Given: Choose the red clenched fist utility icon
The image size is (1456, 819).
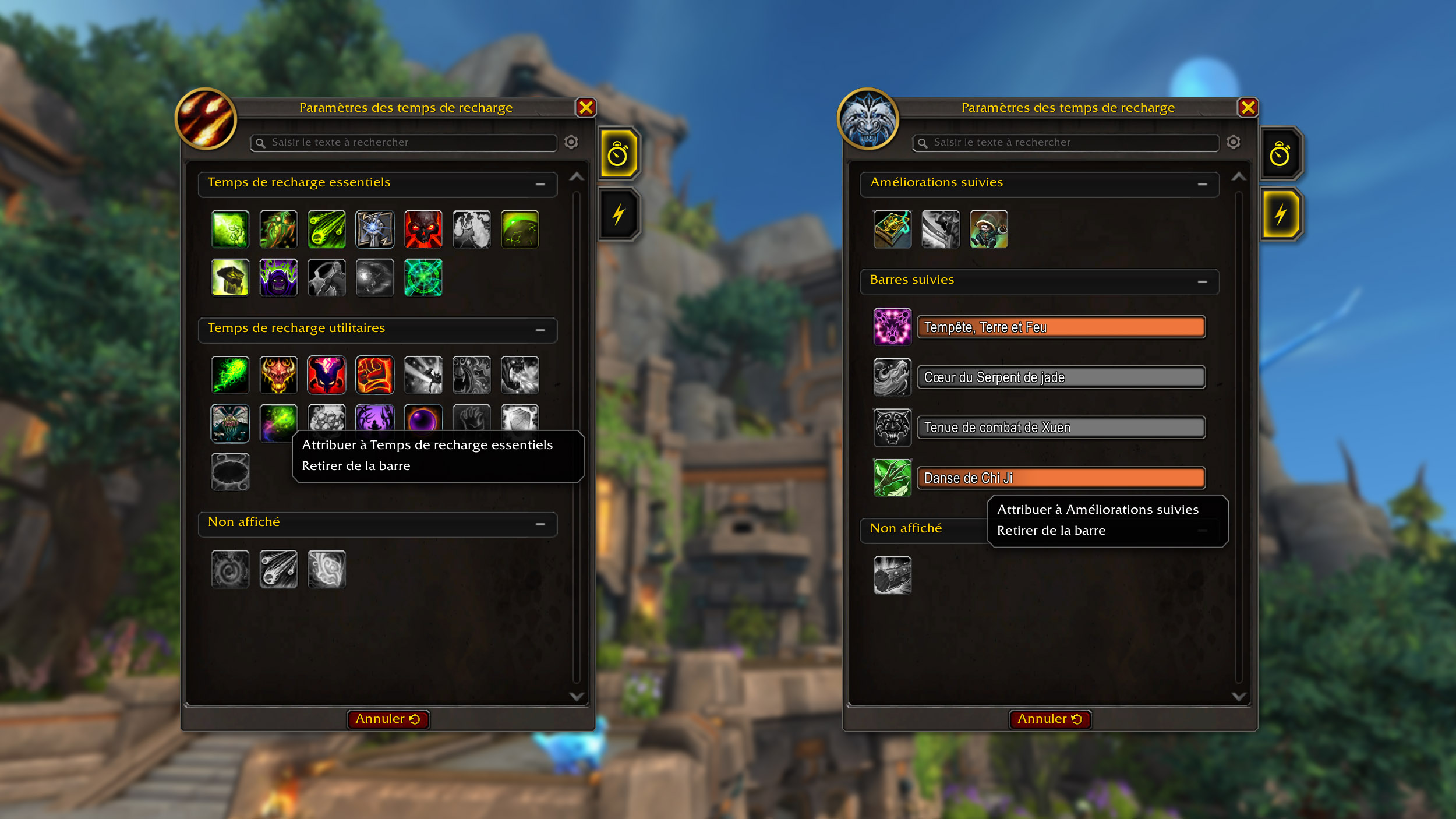Looking at the screenshot, I should click(375, 375).
